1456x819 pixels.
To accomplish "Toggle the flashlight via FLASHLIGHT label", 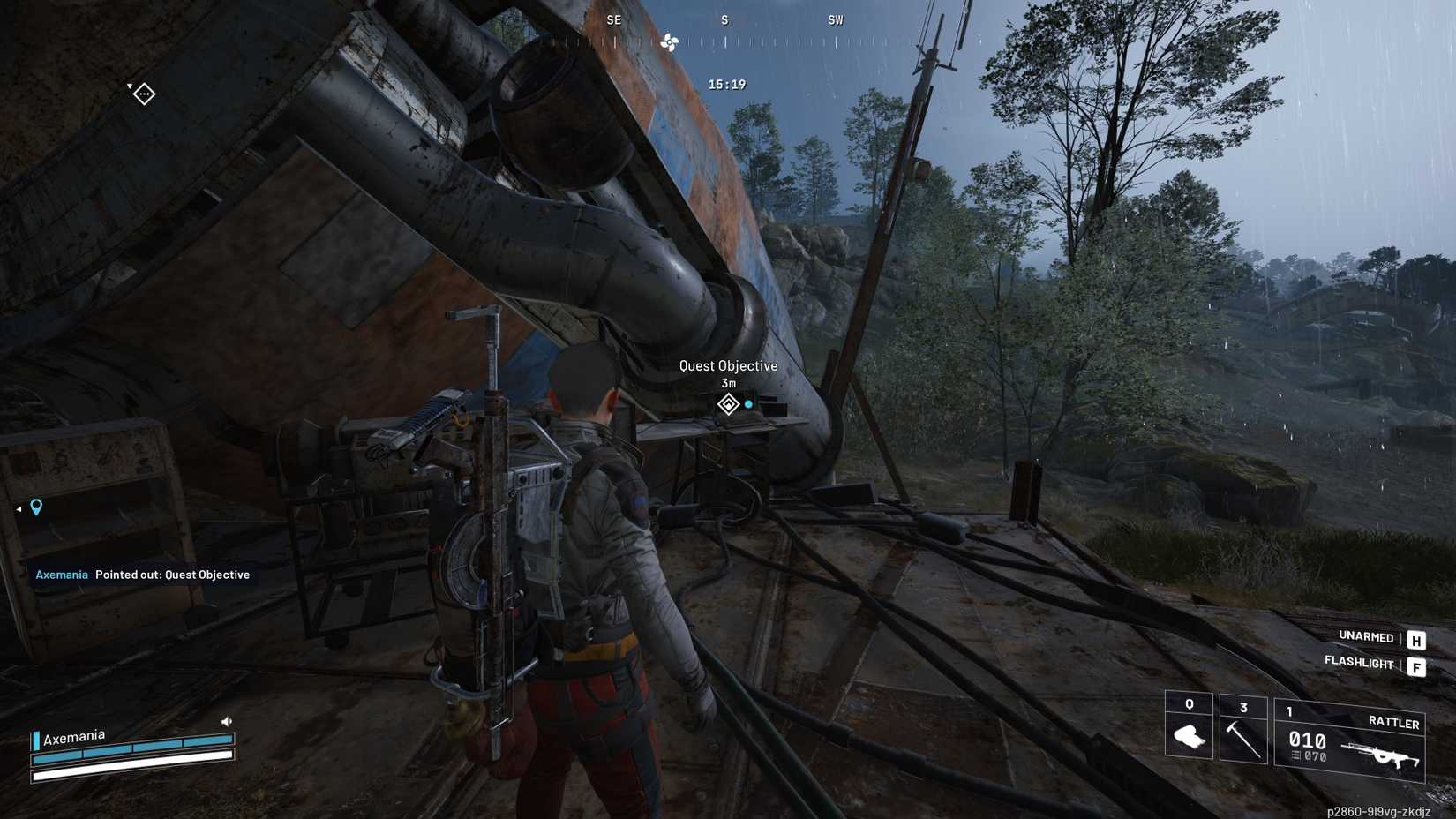I will (x=1359, y=663).
